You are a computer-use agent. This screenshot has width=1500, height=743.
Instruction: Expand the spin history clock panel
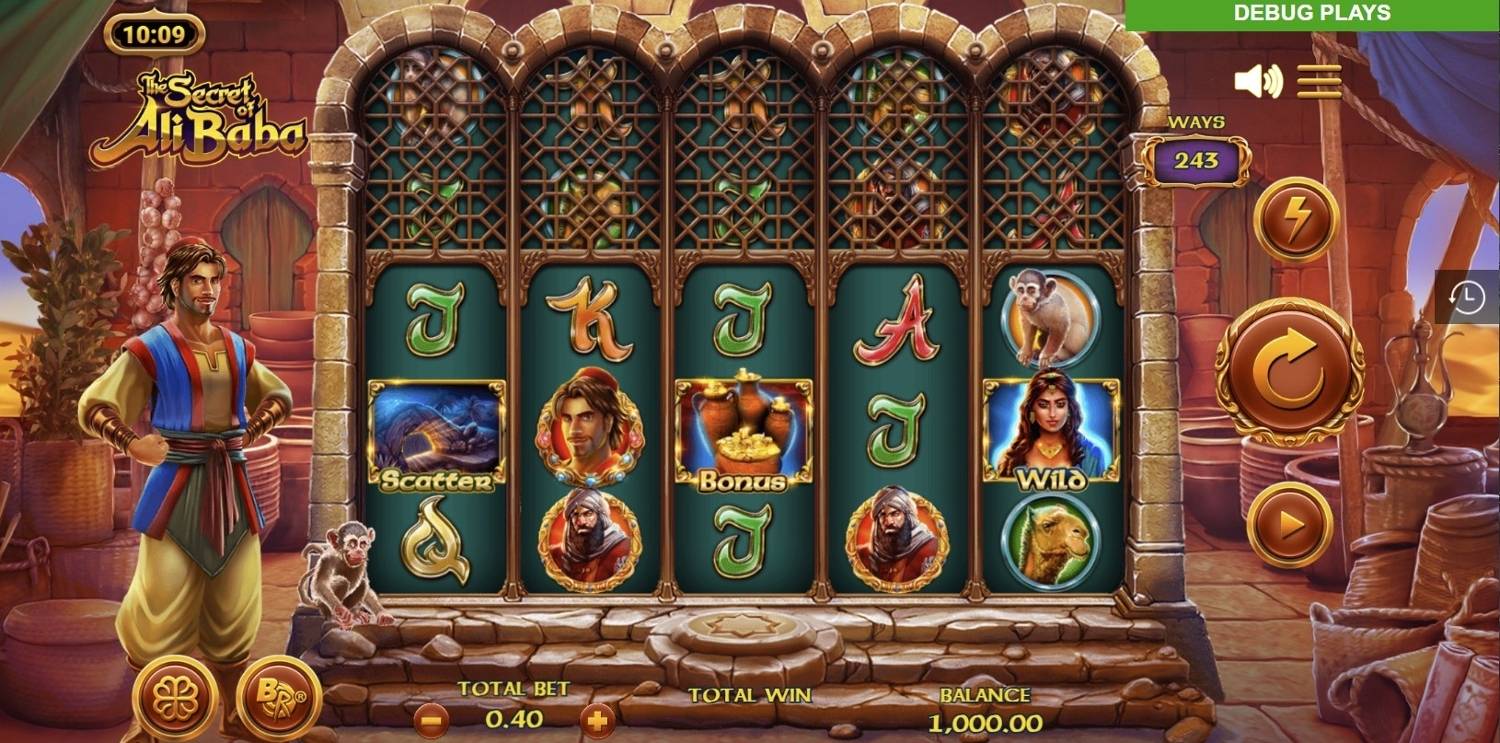click(x=1466, y=296)
